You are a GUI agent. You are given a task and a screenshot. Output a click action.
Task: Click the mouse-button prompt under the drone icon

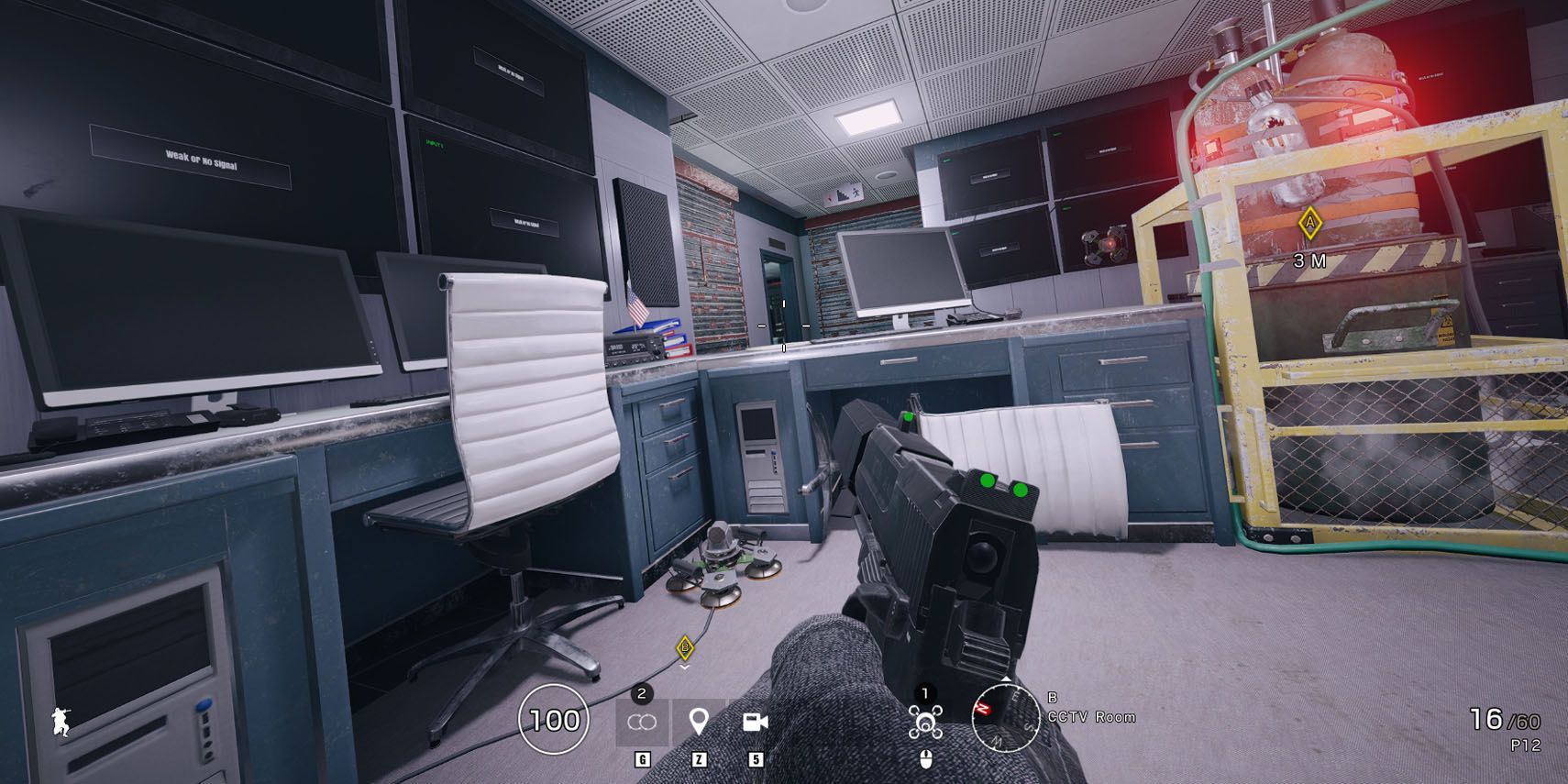(x=928, y=761)
